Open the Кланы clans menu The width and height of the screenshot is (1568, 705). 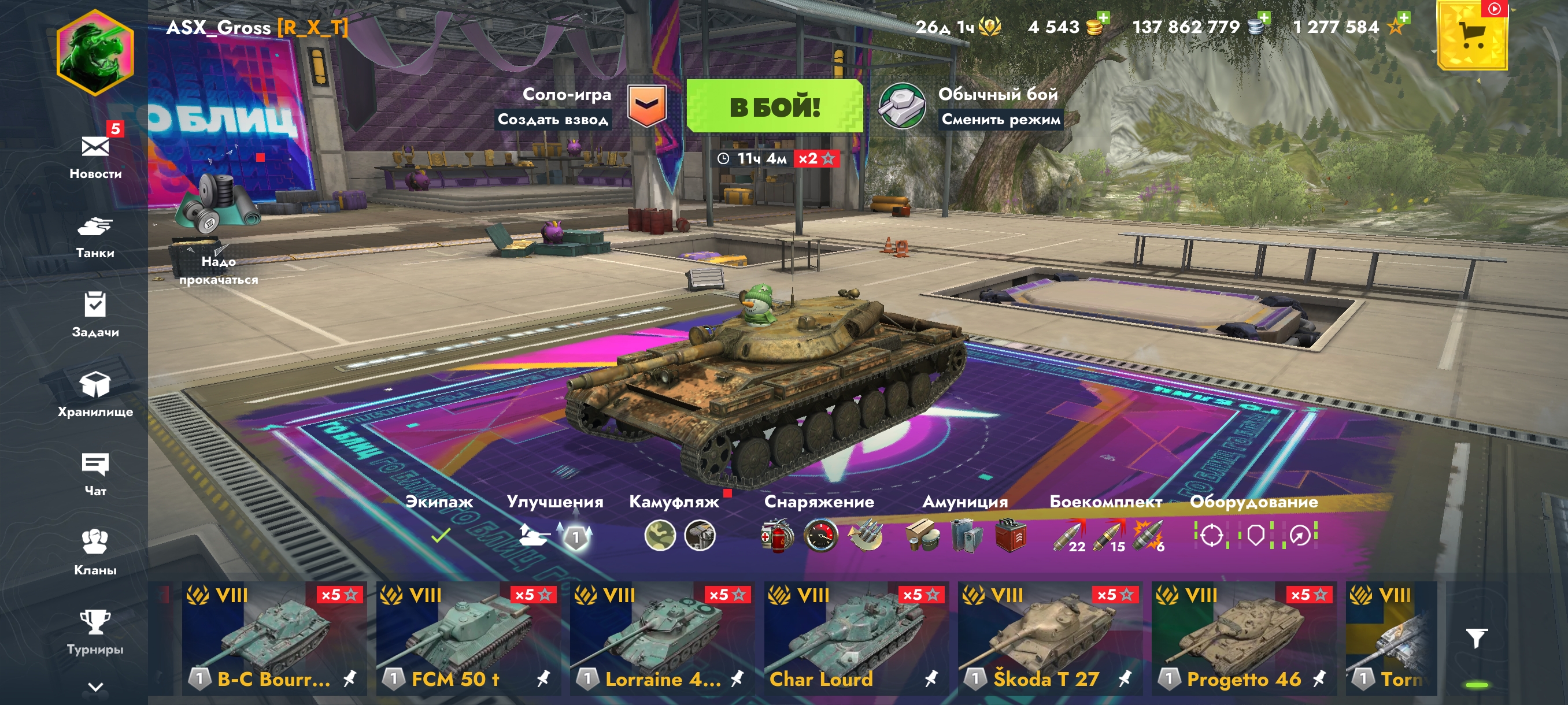(x=95, y=552)
